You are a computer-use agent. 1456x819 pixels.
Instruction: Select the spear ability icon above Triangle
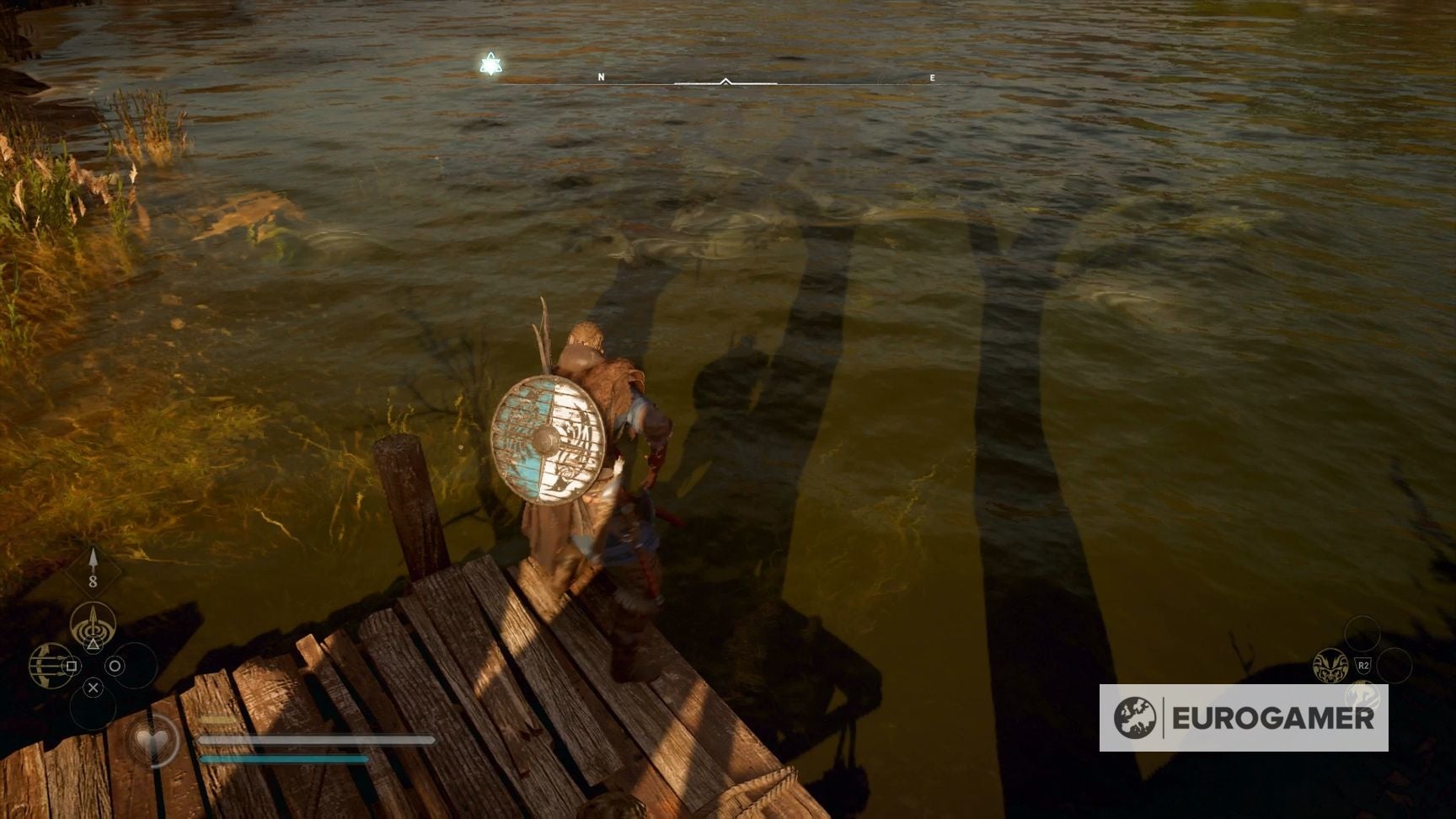(x=93, y=619)
